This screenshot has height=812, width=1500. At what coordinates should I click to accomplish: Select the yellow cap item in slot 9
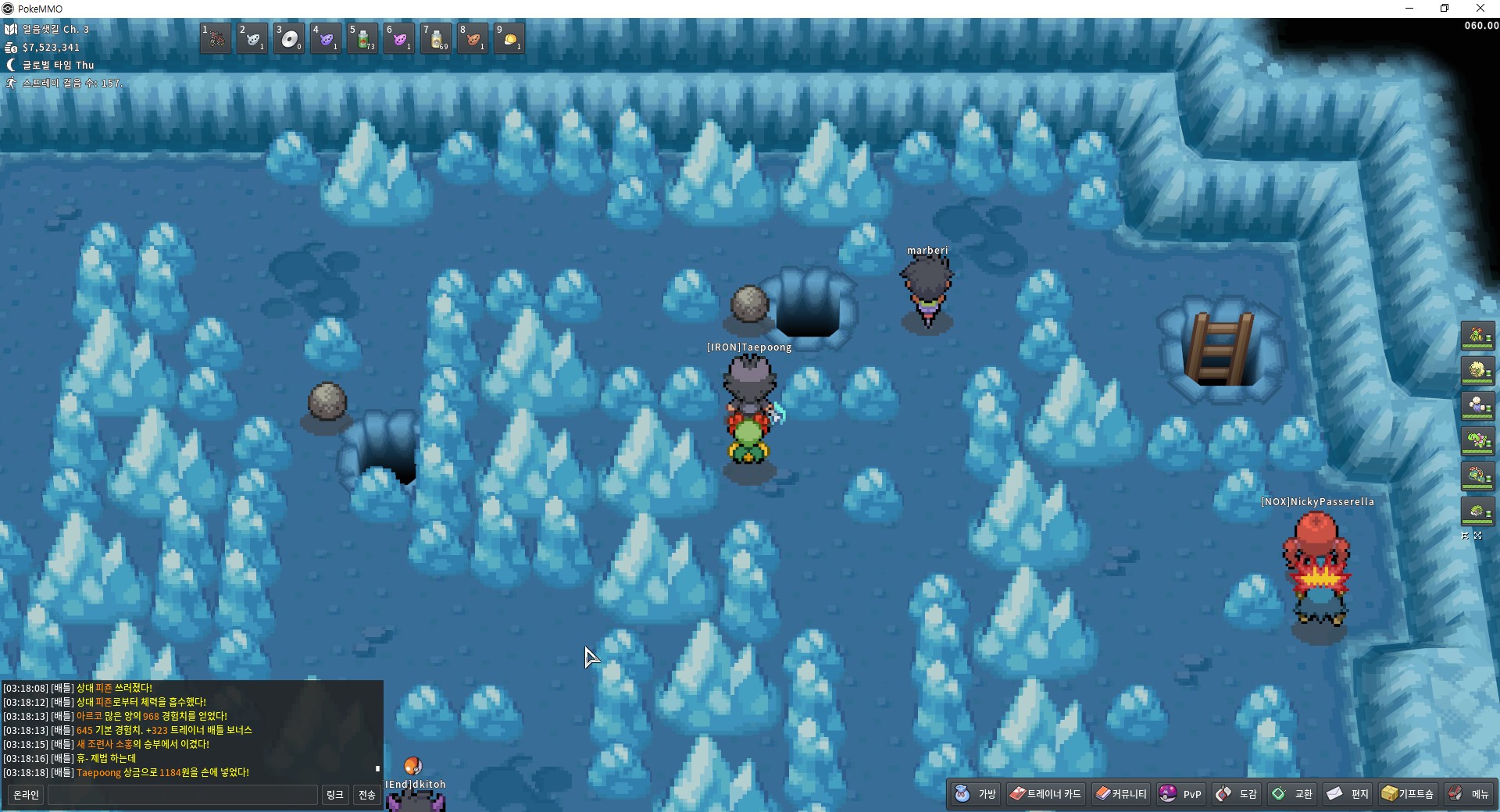click(509, 38)
